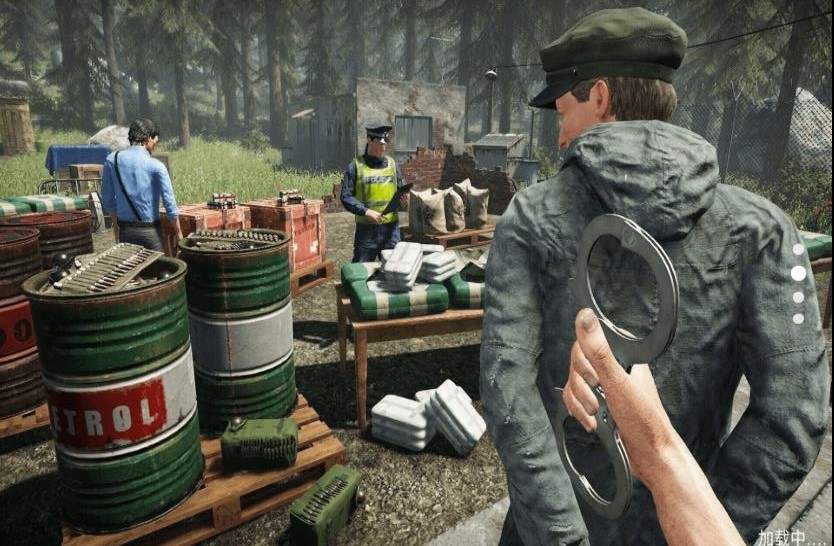Select the larger highlighted page indicator dot
Viewport: 834px width, 546px height.
(x=798, y=273)
